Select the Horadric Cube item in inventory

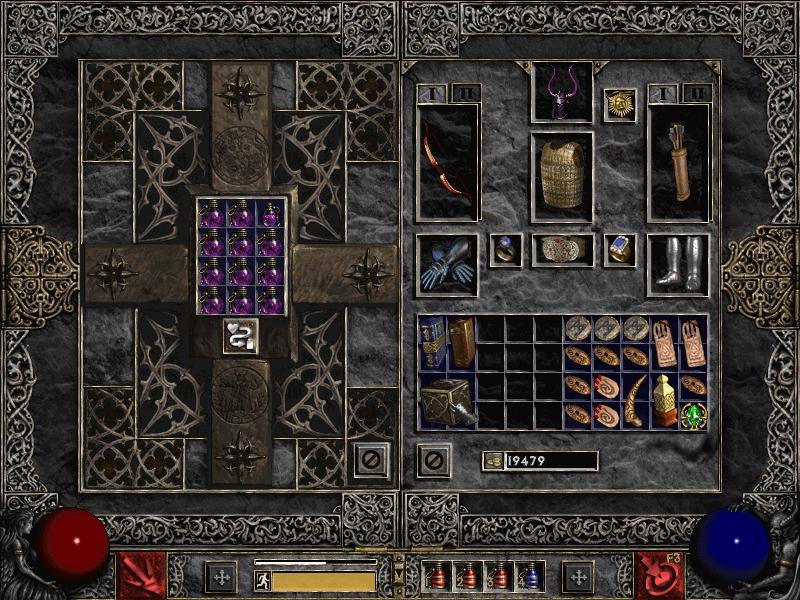[446, 401]
